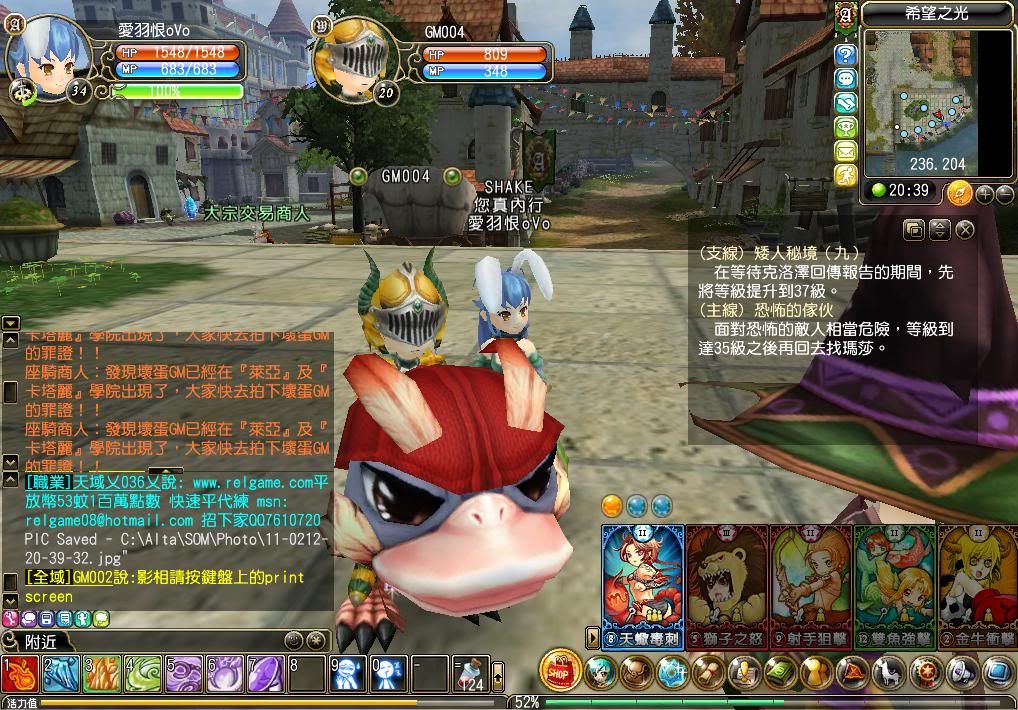Image resolution: width=1018 pixels, height=710 pixels.
Task: Use the potion bottle in the hotbar
Action: pos(470,674)
